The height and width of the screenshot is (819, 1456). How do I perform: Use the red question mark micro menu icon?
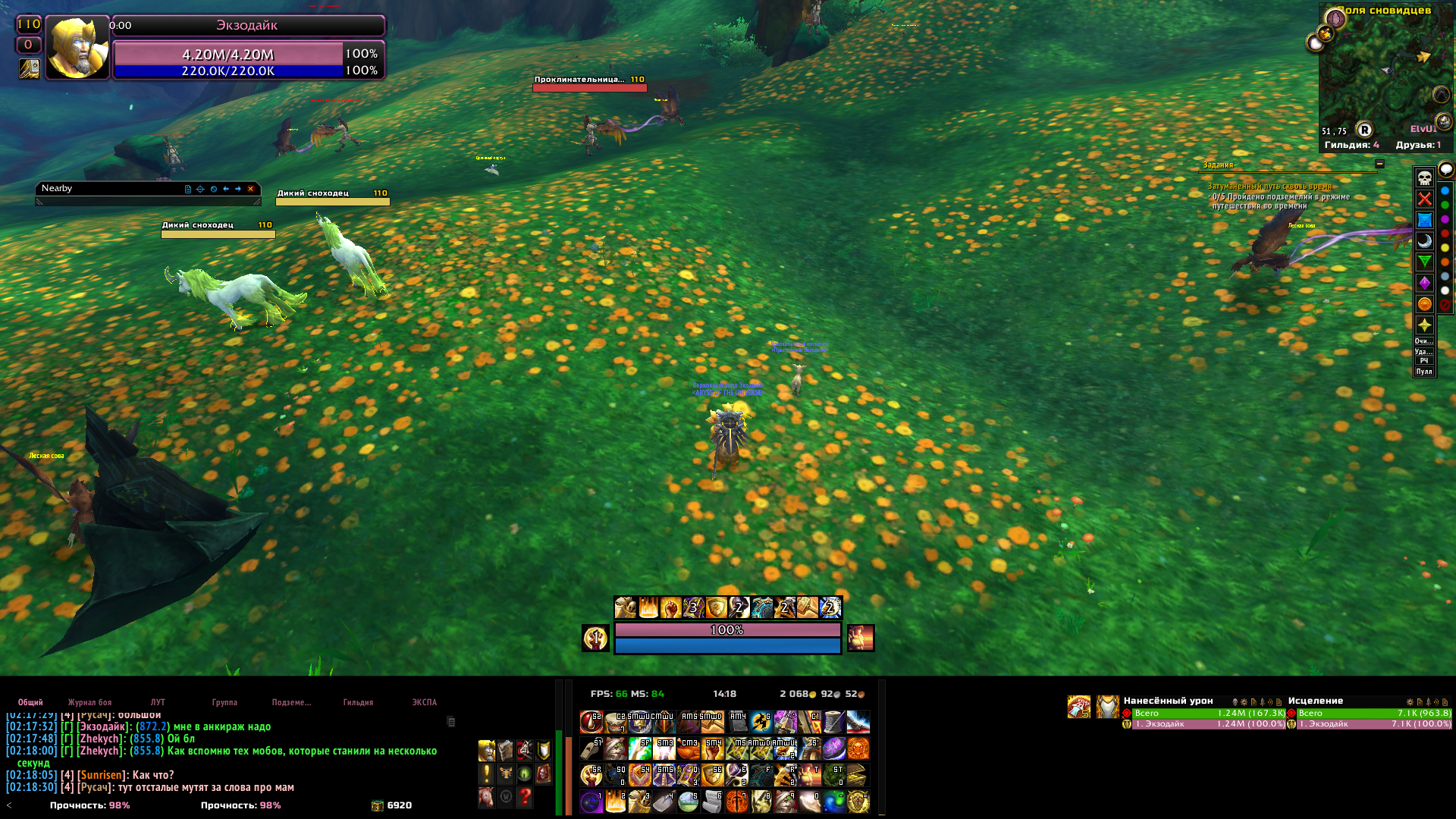525,796
